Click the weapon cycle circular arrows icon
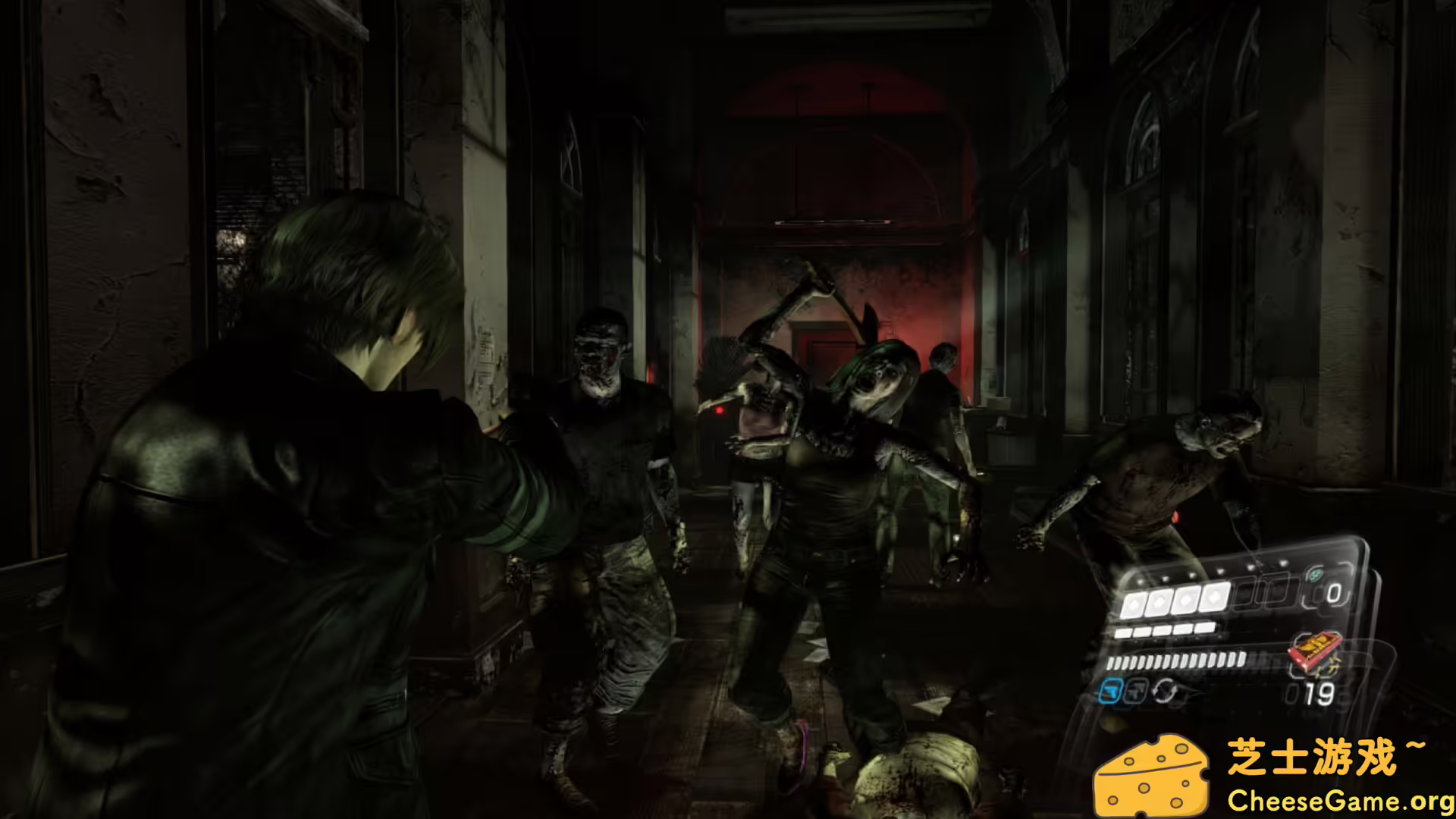The height and width of the screenshot is (819, 1456). click(x=1166, y=692)
